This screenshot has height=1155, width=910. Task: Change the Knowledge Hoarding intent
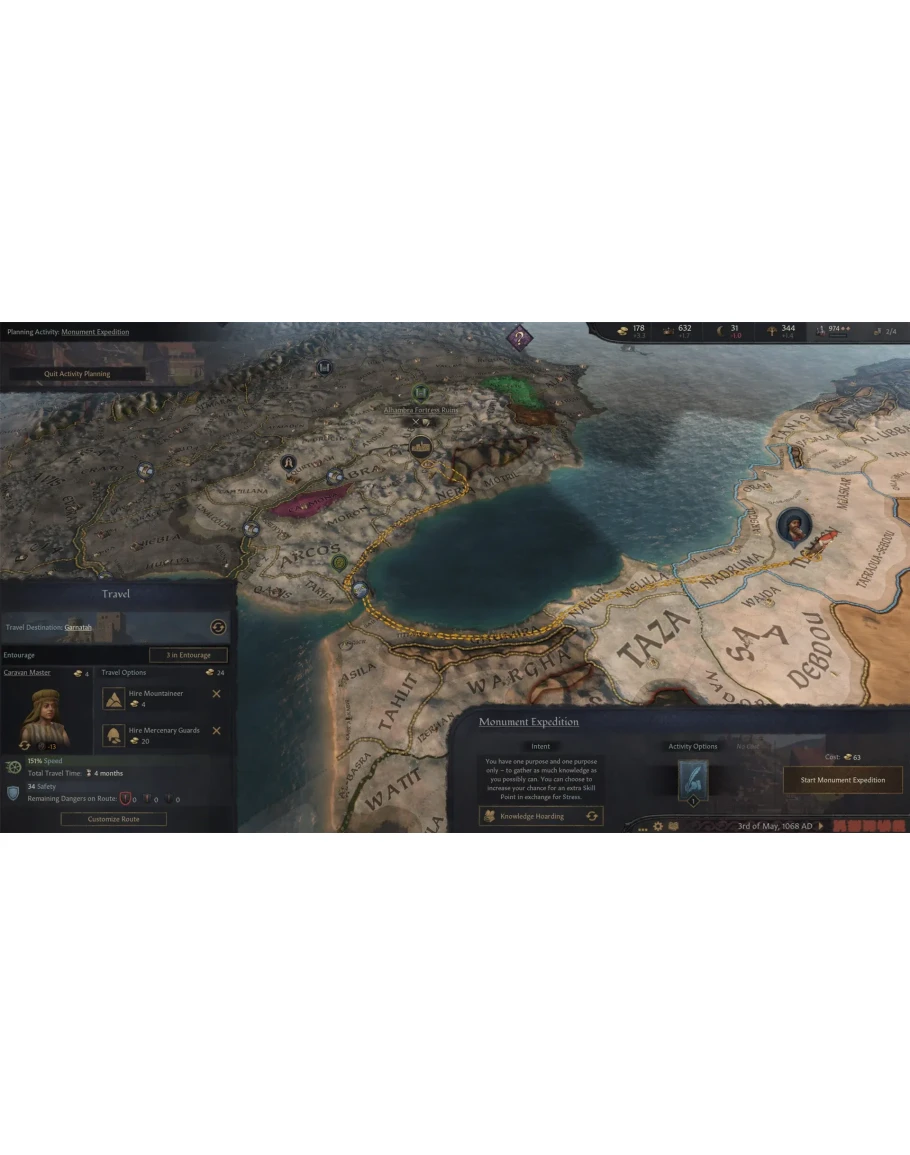[592, 816]
